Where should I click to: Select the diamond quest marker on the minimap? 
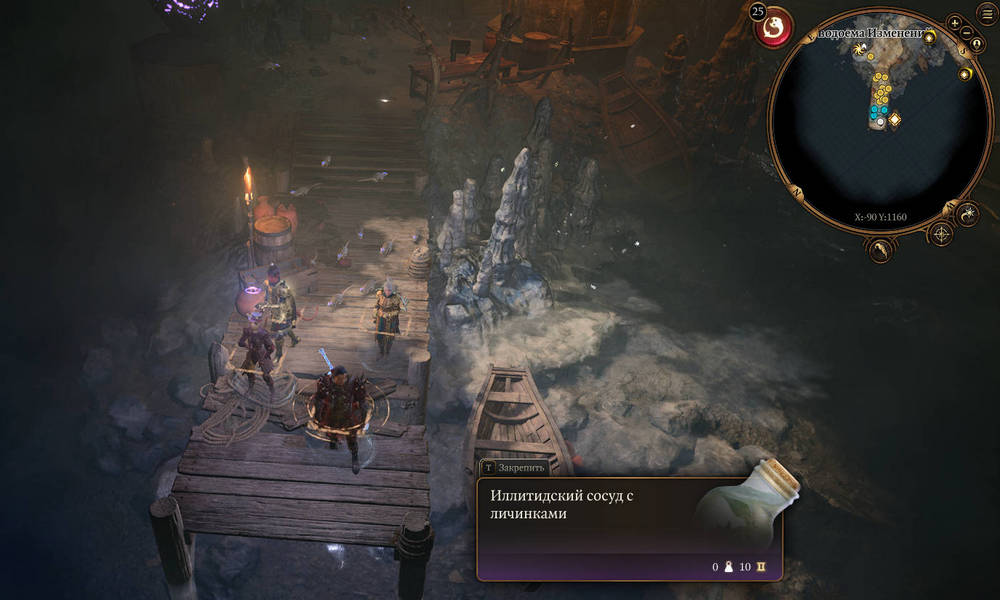tap(895, 120)
